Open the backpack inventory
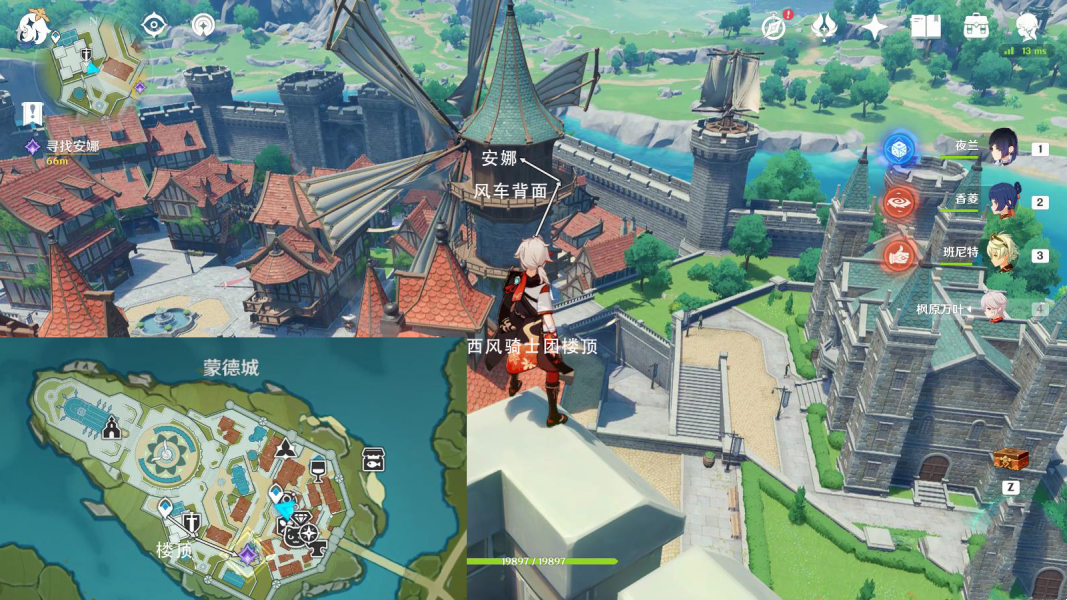Image resolution: width=1067 pixels, height=600 pixels. tap(976, 27)
